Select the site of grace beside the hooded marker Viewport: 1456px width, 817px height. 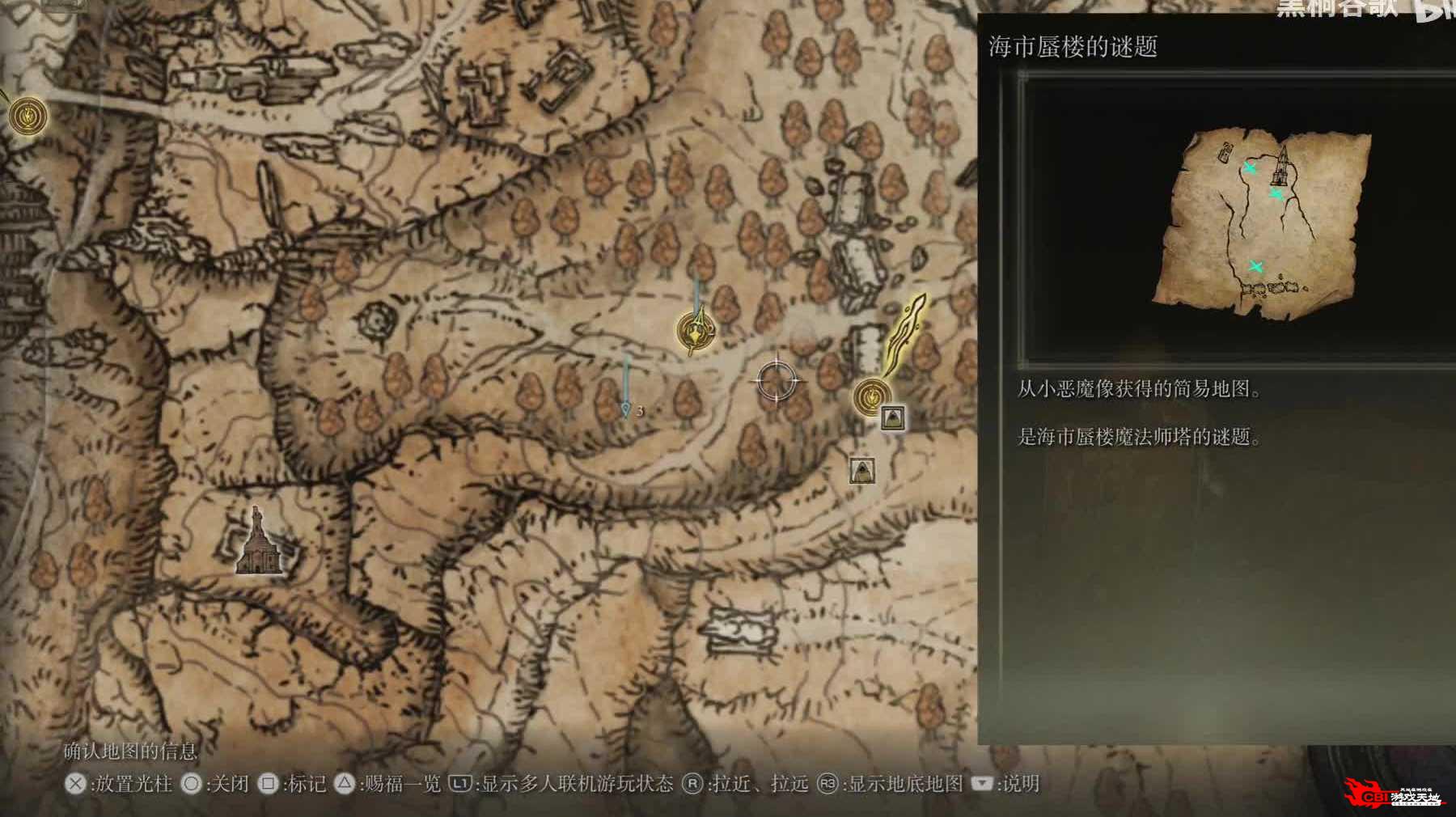pyautogui.click(x=871, y=396)
